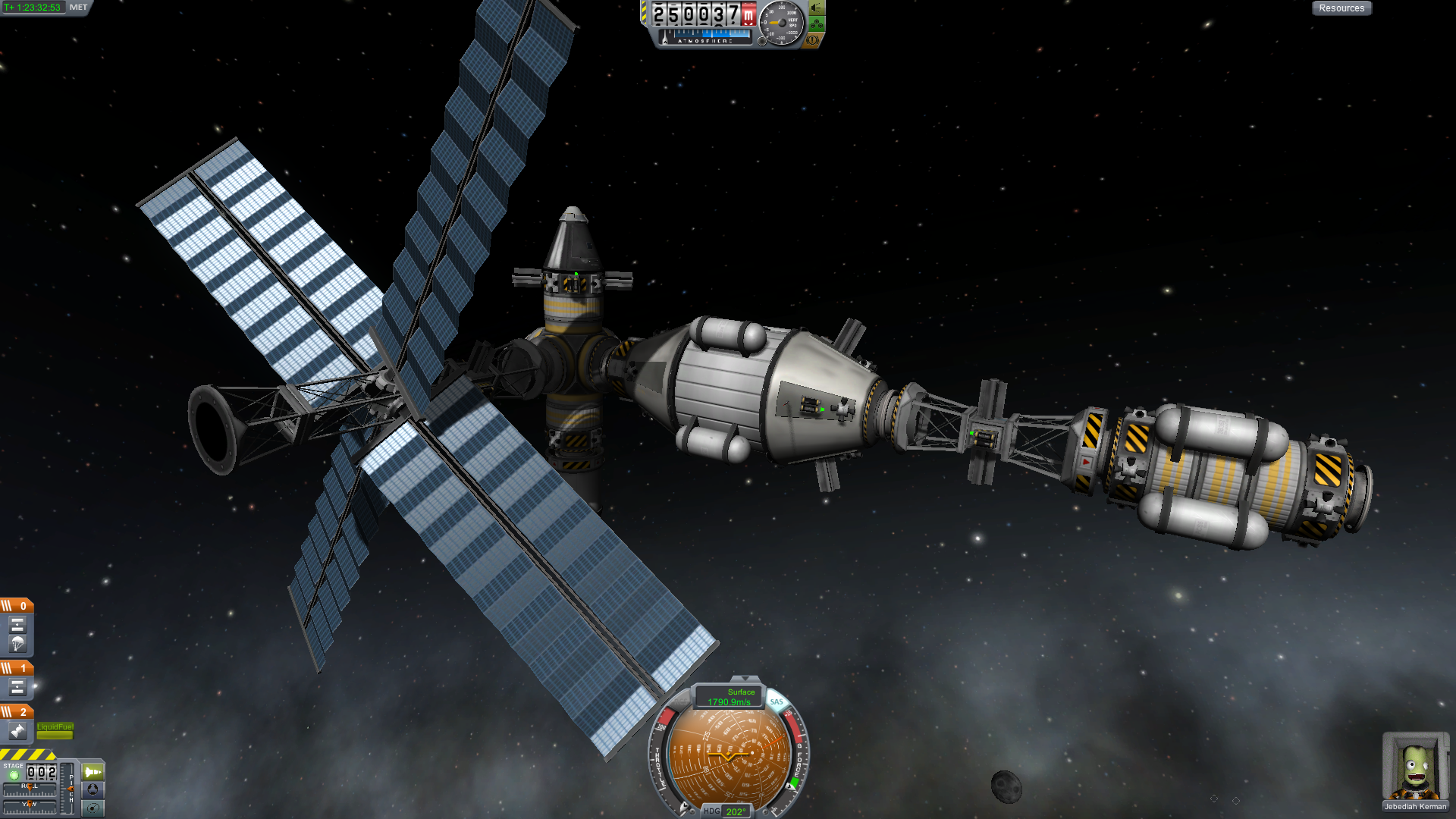
Task: Switch to docking mode controls
Action: [x=93, y=789]
